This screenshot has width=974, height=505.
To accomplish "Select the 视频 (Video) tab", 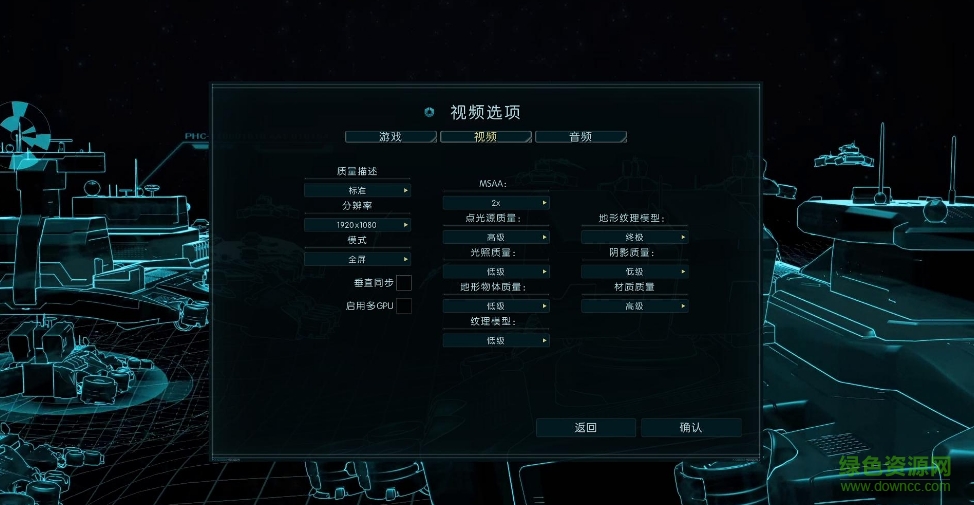I will 485,137.
